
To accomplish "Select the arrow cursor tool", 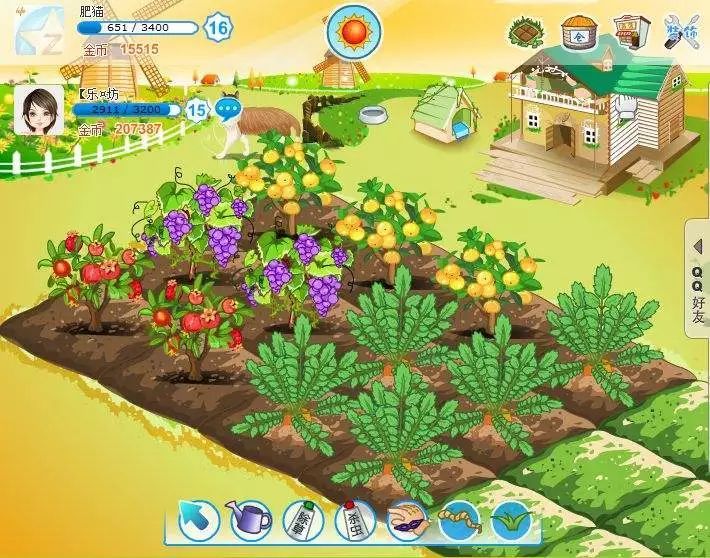I will 199,519.
